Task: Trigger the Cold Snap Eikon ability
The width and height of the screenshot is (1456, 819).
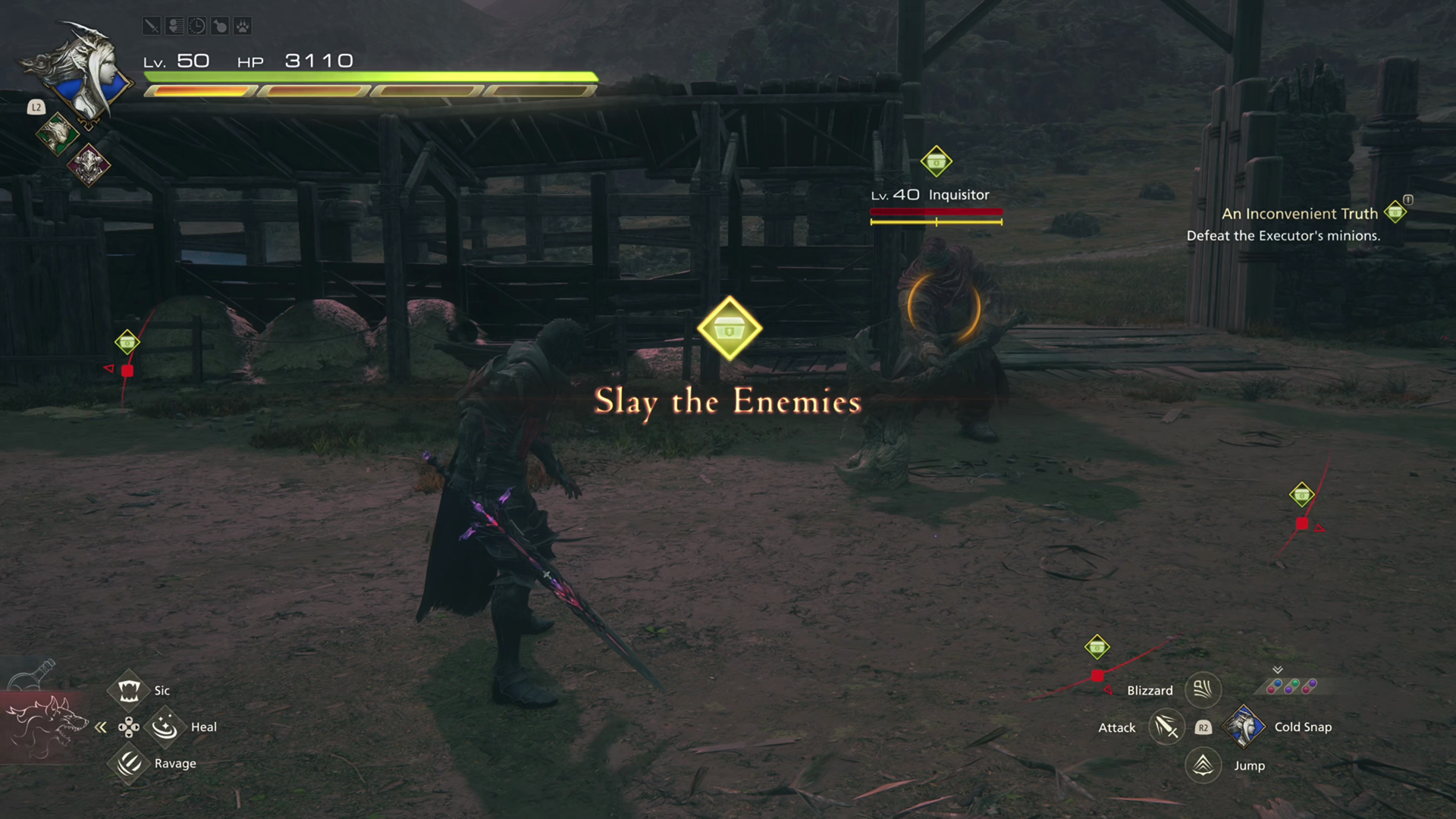Action: click(x=1244, y=726)
